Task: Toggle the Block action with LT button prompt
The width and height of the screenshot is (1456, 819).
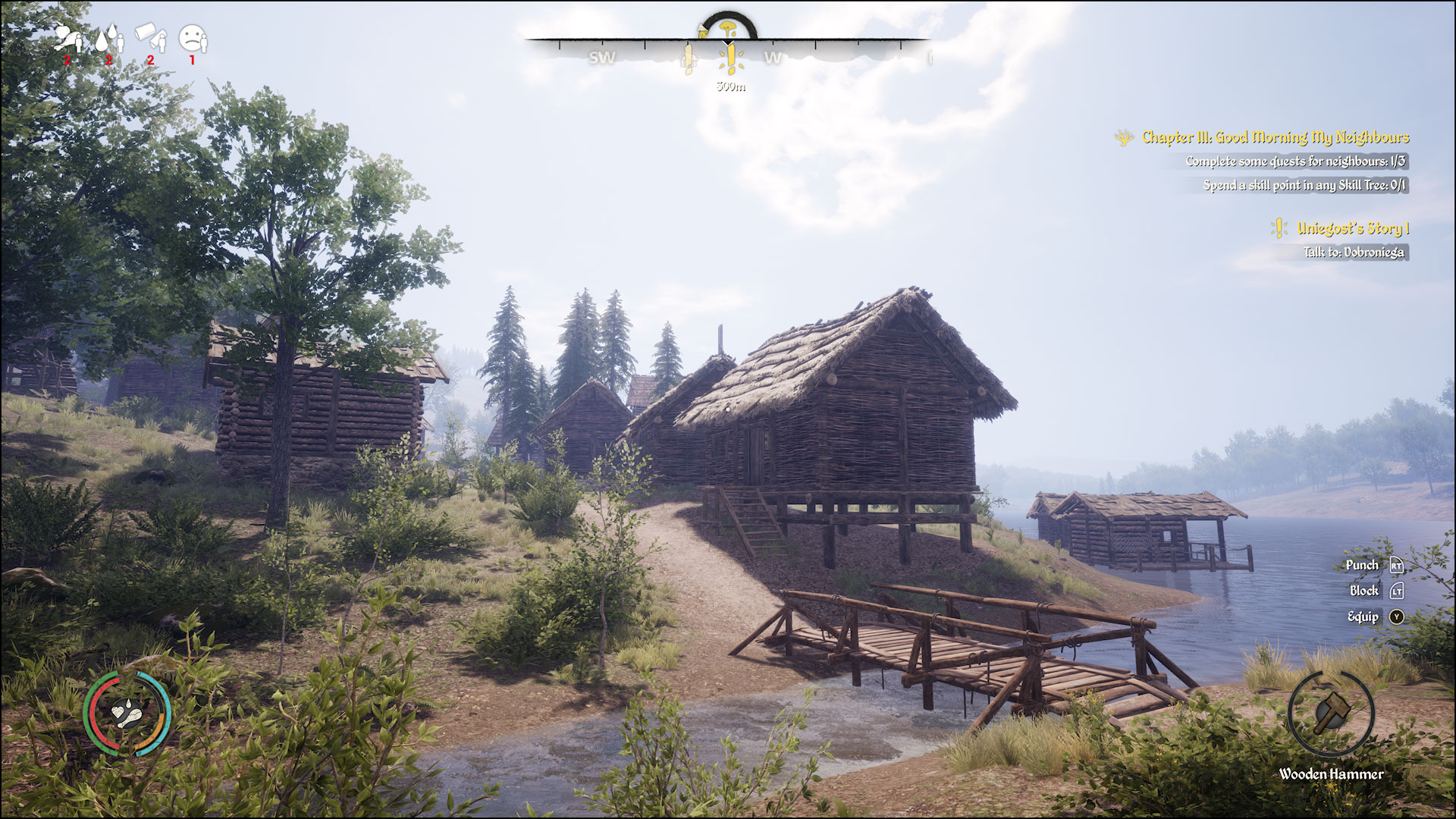Action: pos(1398,591)
